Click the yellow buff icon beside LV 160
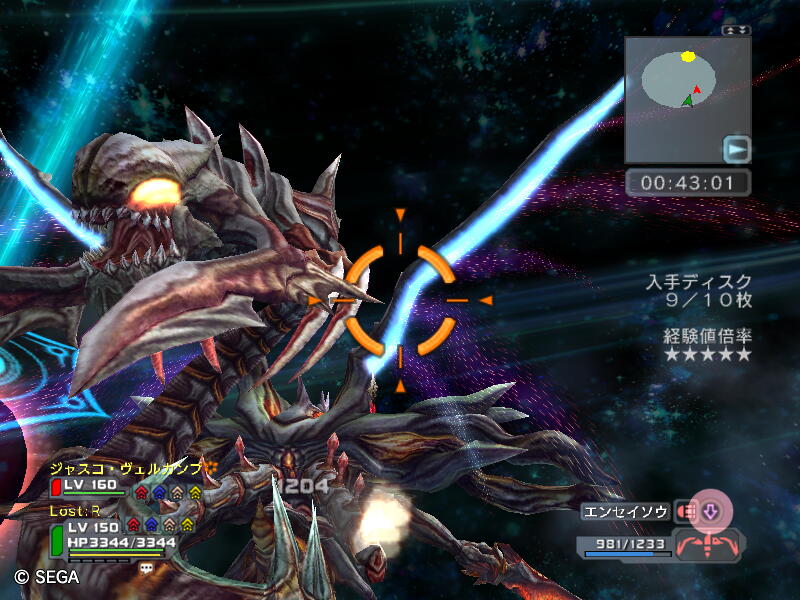Screen dimensions: 800x600 (x=195, y=491)
